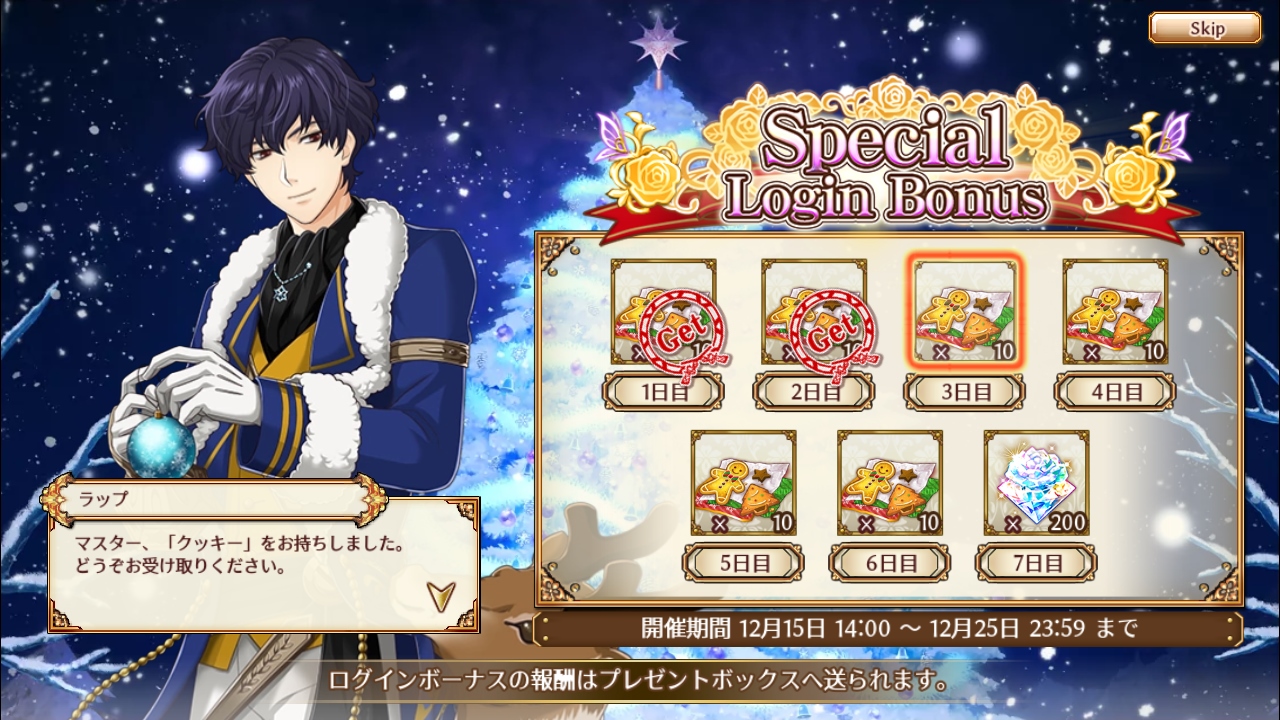The height and width of the screenshot is (720, 1280).
Task: Skip the login bonus scene
Action: pos(1204,28)
